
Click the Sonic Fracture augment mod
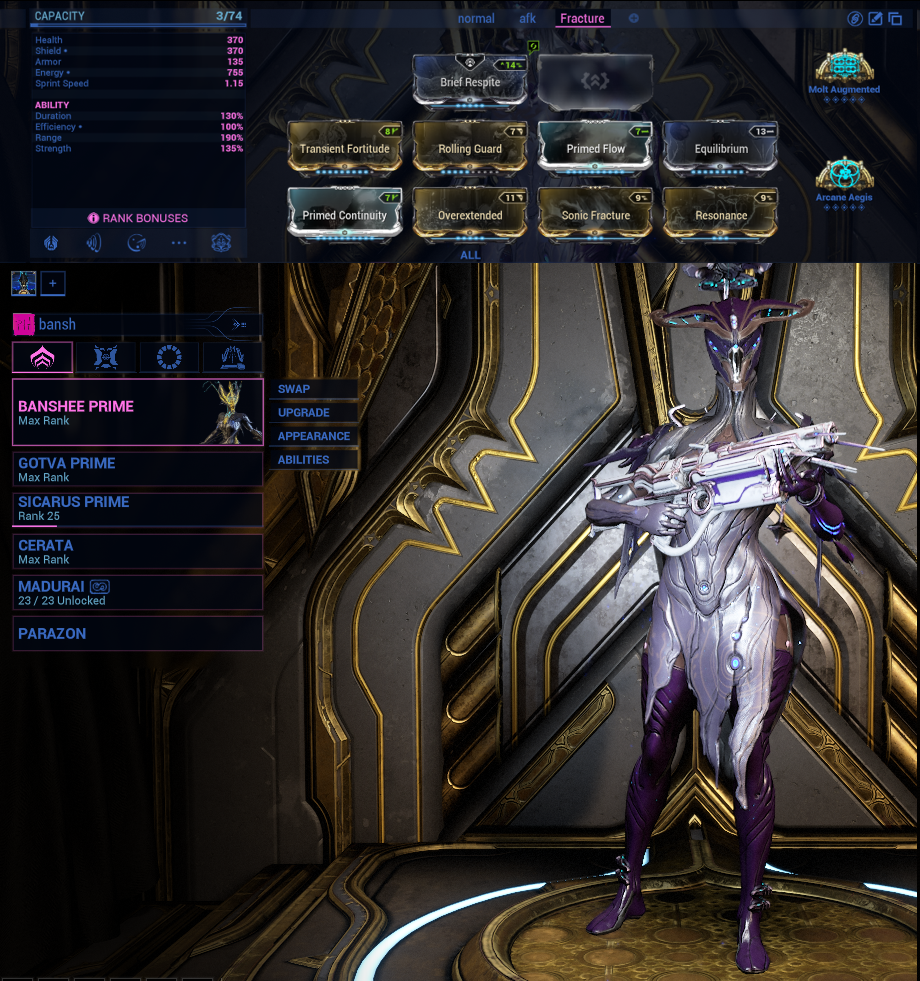pos(596,214)
